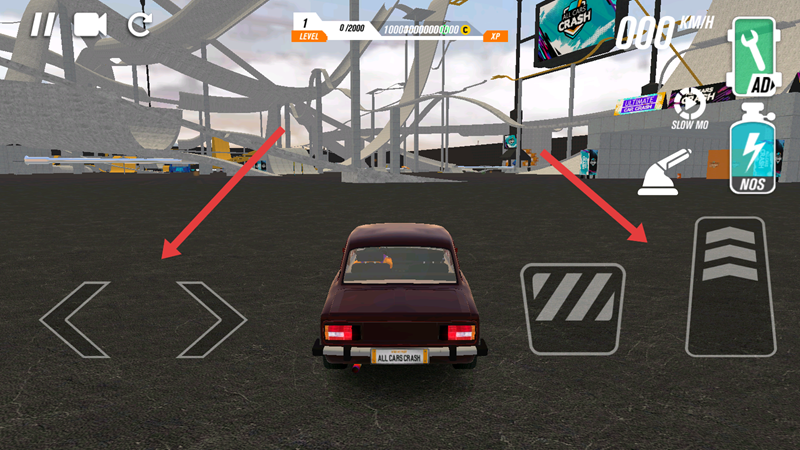
Task: Repair the car via AD wrench button
Action: coord(755,57)
